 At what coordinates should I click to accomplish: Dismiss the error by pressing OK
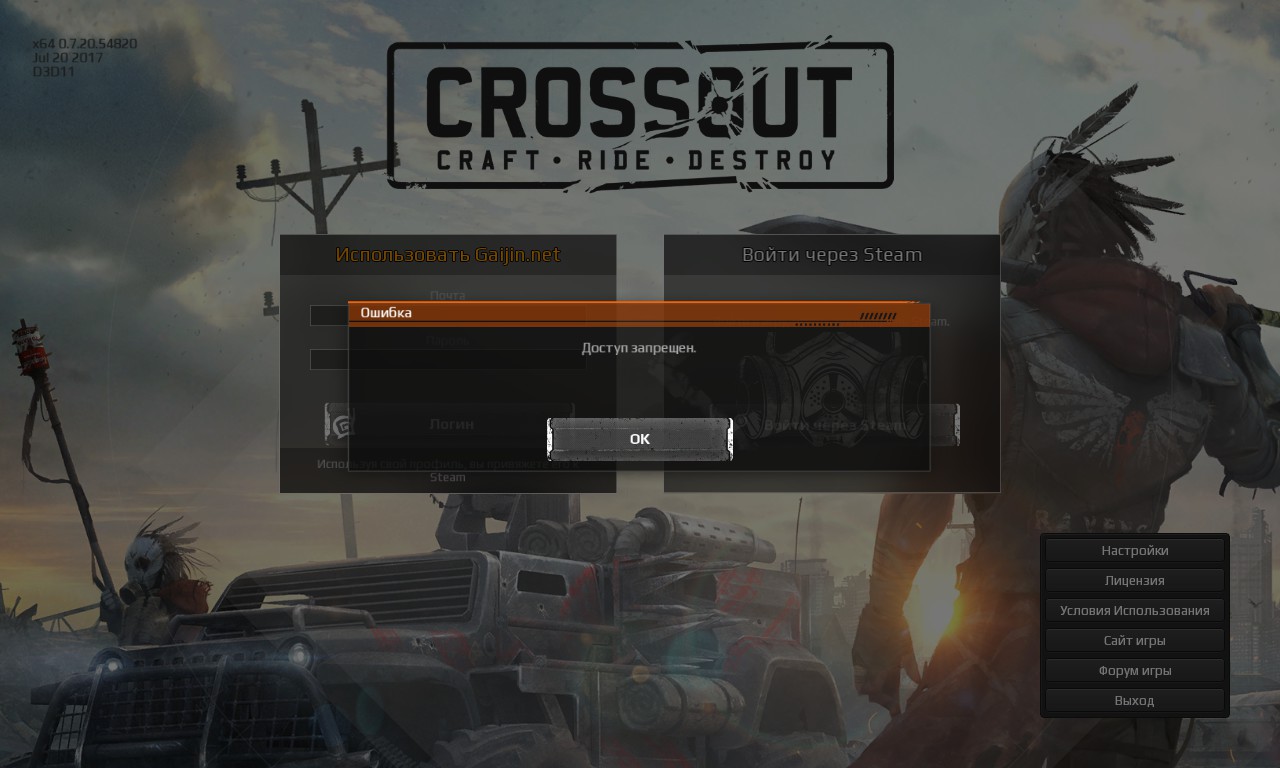tap(639, 438)
